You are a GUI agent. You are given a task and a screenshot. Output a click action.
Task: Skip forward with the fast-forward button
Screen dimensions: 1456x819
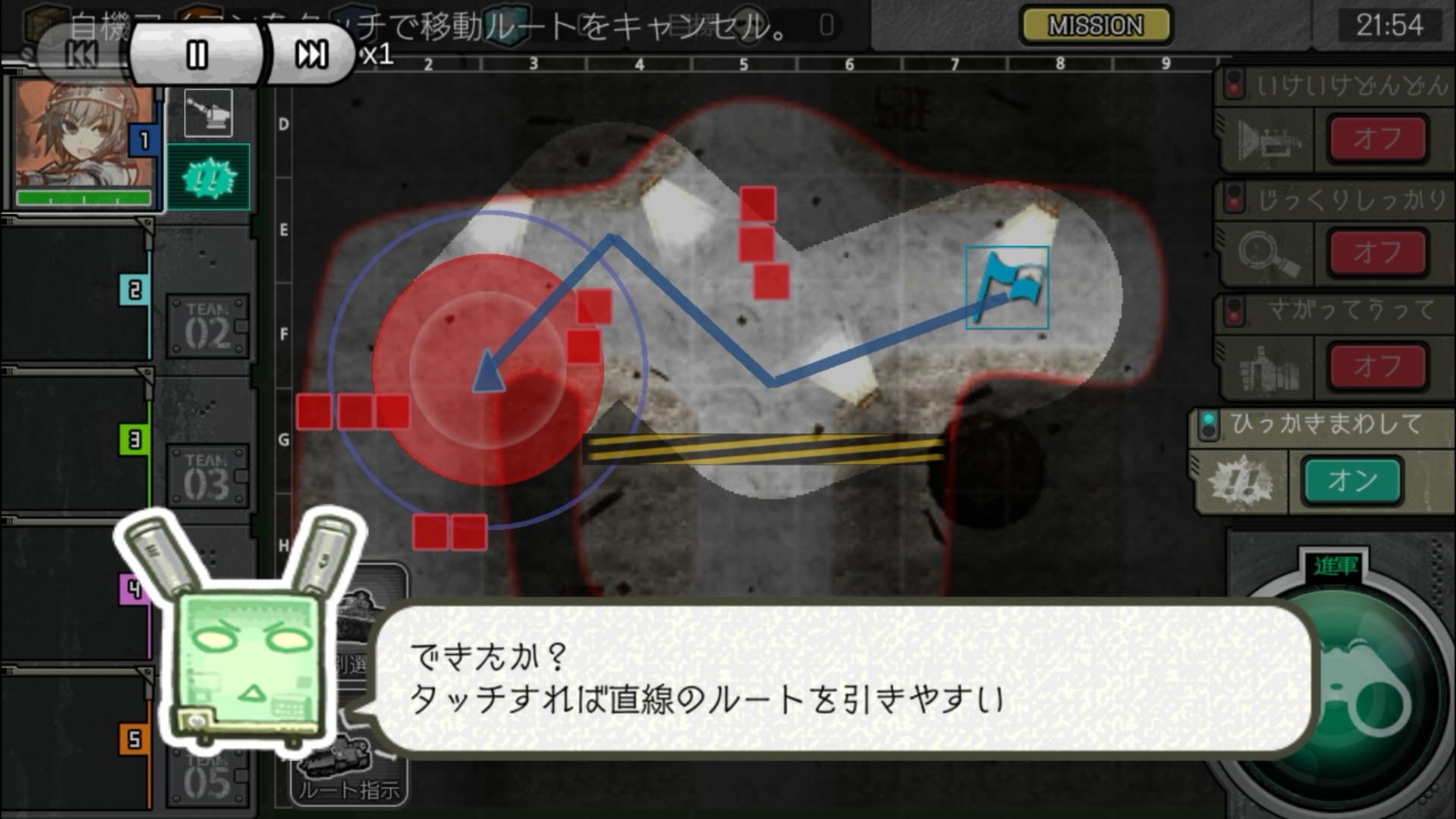click(311, 55)
